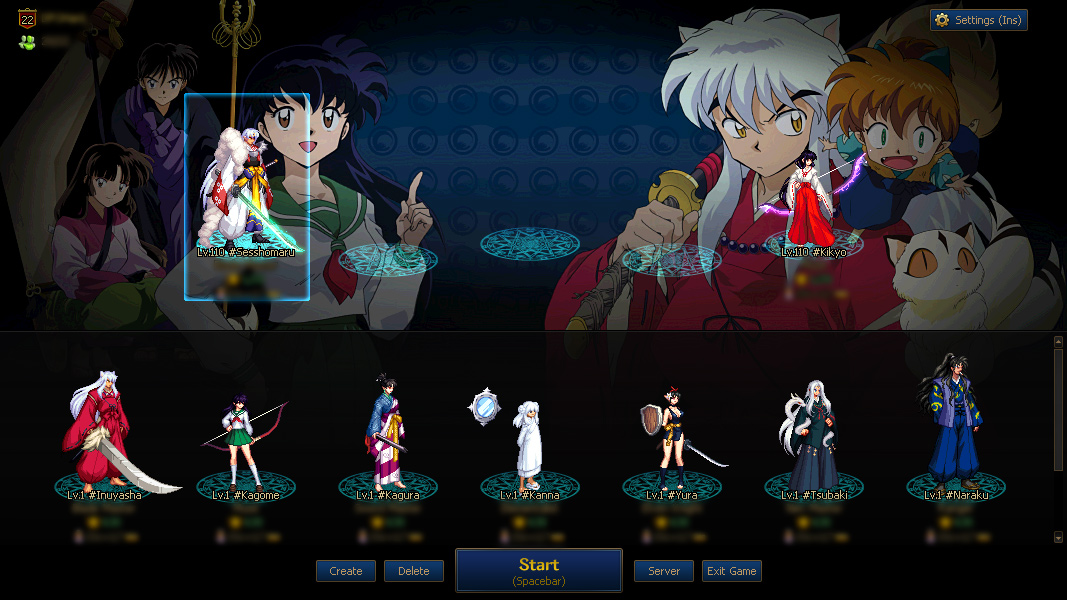
Task: Open the Server selection
Action: [664, 571]
